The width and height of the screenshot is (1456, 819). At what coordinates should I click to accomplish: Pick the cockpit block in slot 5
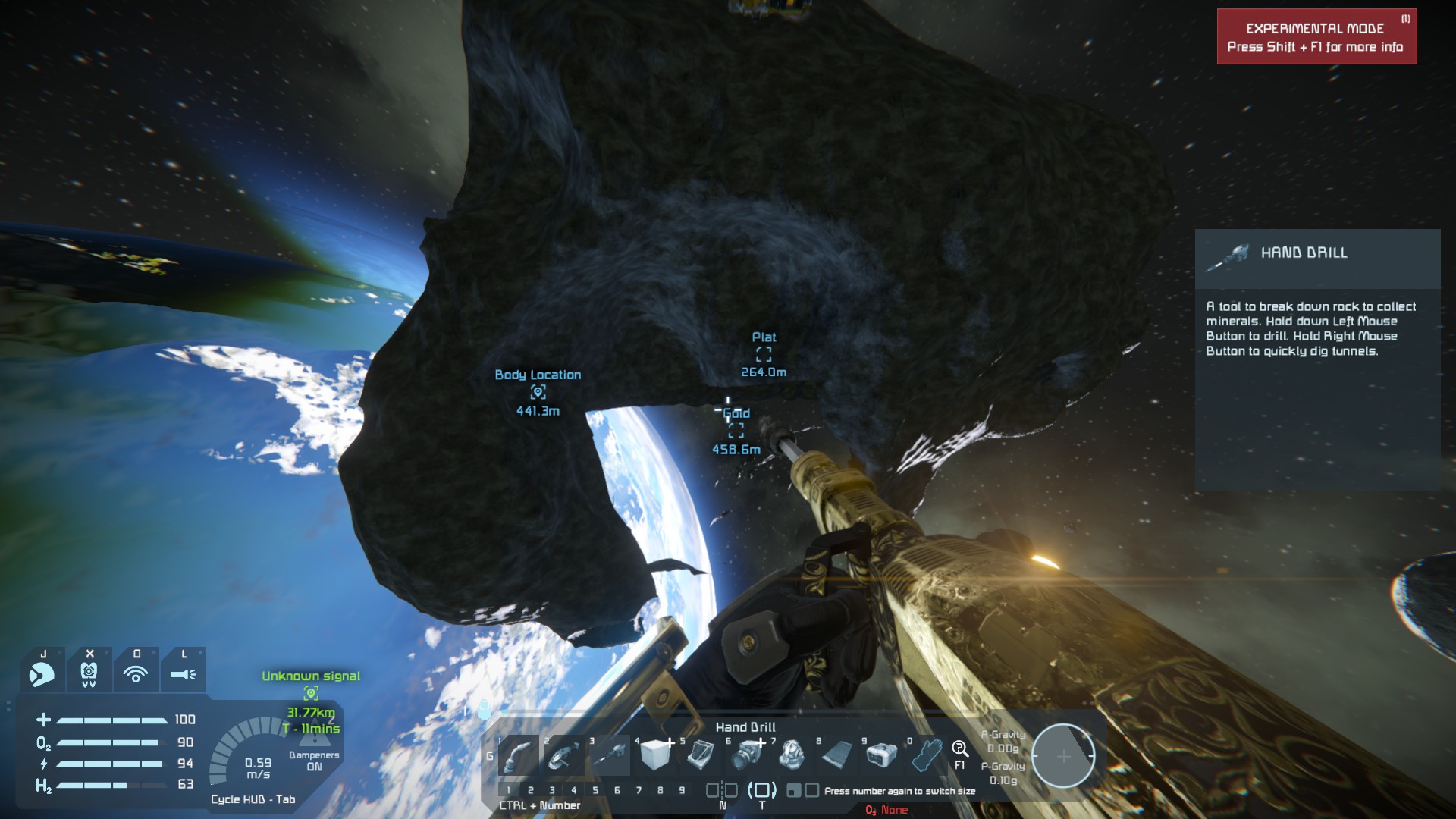pyautogui.click(x=701, y=755)
